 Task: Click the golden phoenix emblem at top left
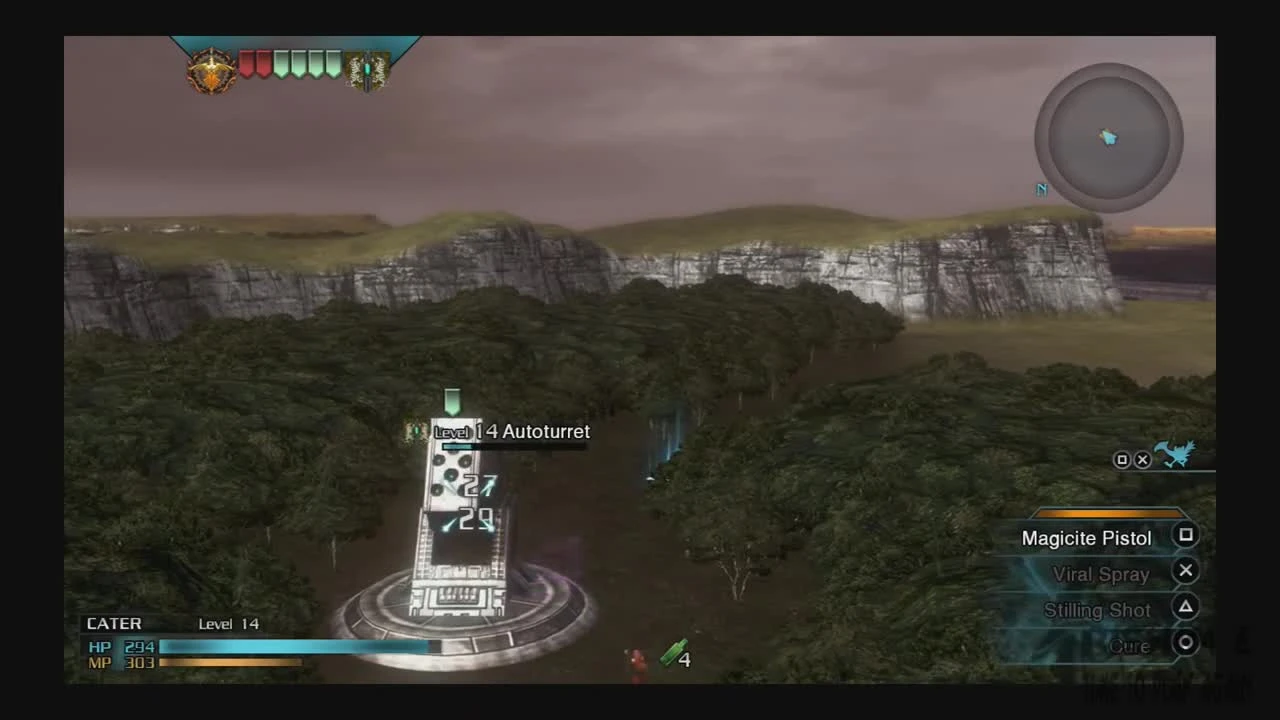211,68
